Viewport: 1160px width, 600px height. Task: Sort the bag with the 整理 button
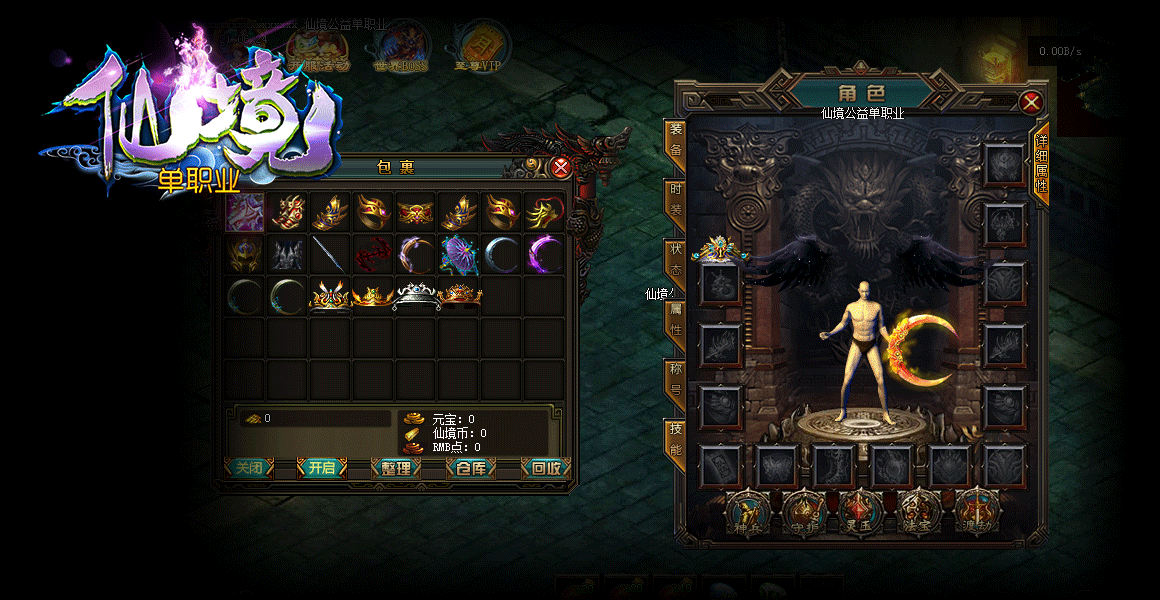[x=396, y=468]
